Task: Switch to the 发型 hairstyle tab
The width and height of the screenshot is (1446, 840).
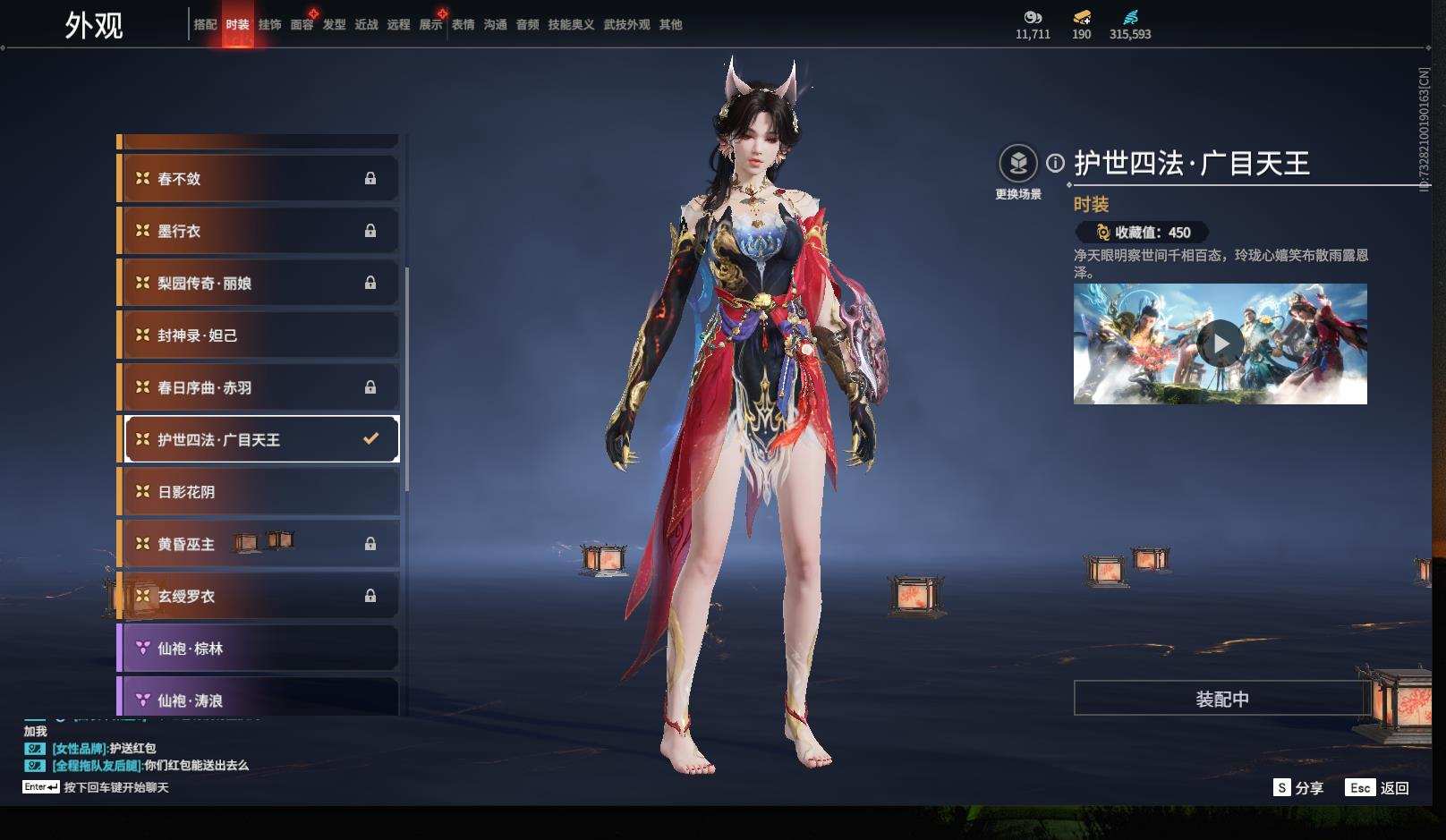Action: (x=334, y=25)
